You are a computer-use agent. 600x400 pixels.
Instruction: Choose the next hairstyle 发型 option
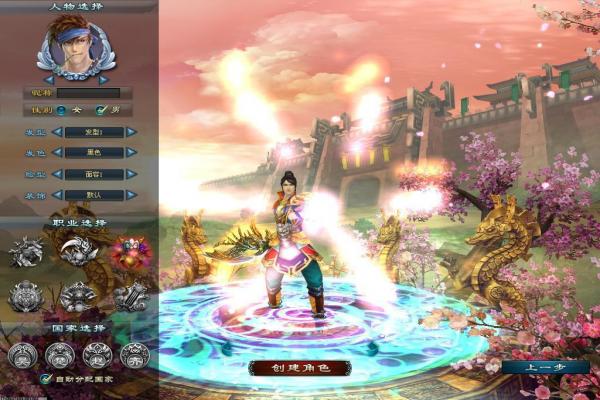[130, 132]
